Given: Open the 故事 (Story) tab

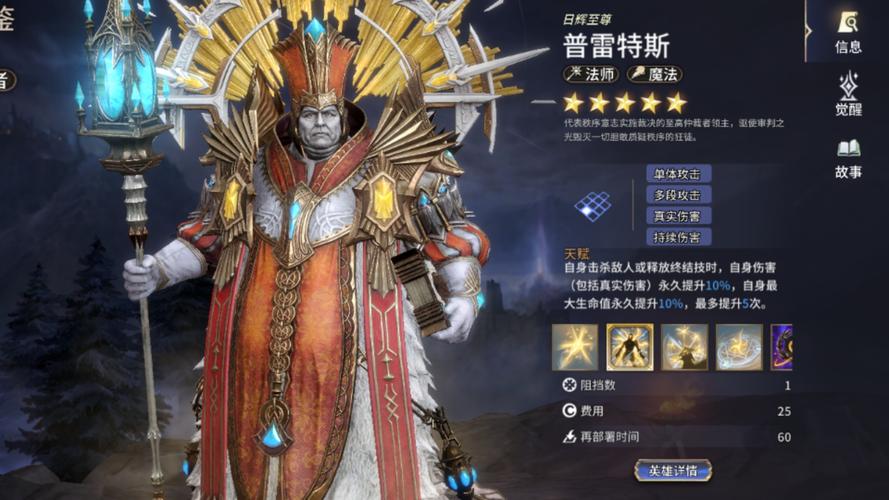Looking at the screenshot, I should click(x=848, y=158).
